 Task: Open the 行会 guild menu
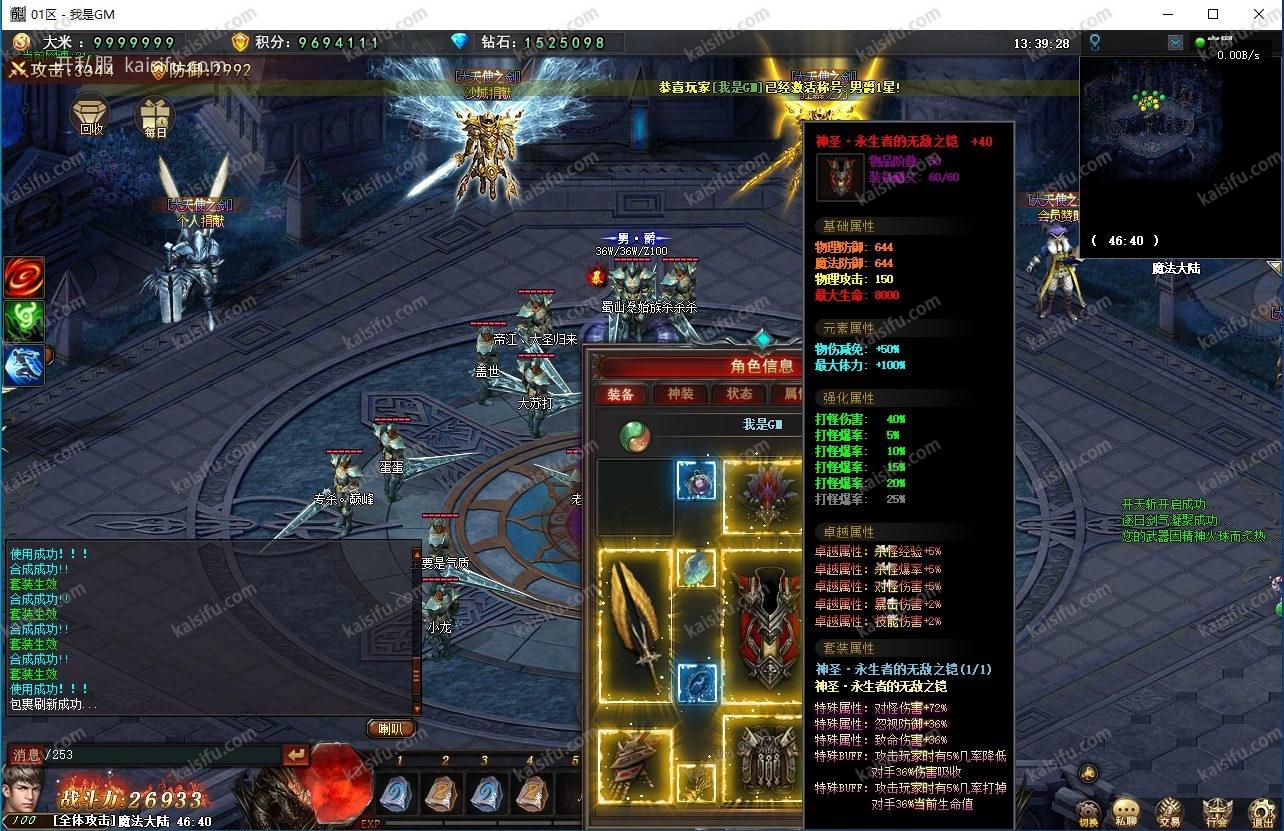pyautogui.click(x=1216, y=811)
